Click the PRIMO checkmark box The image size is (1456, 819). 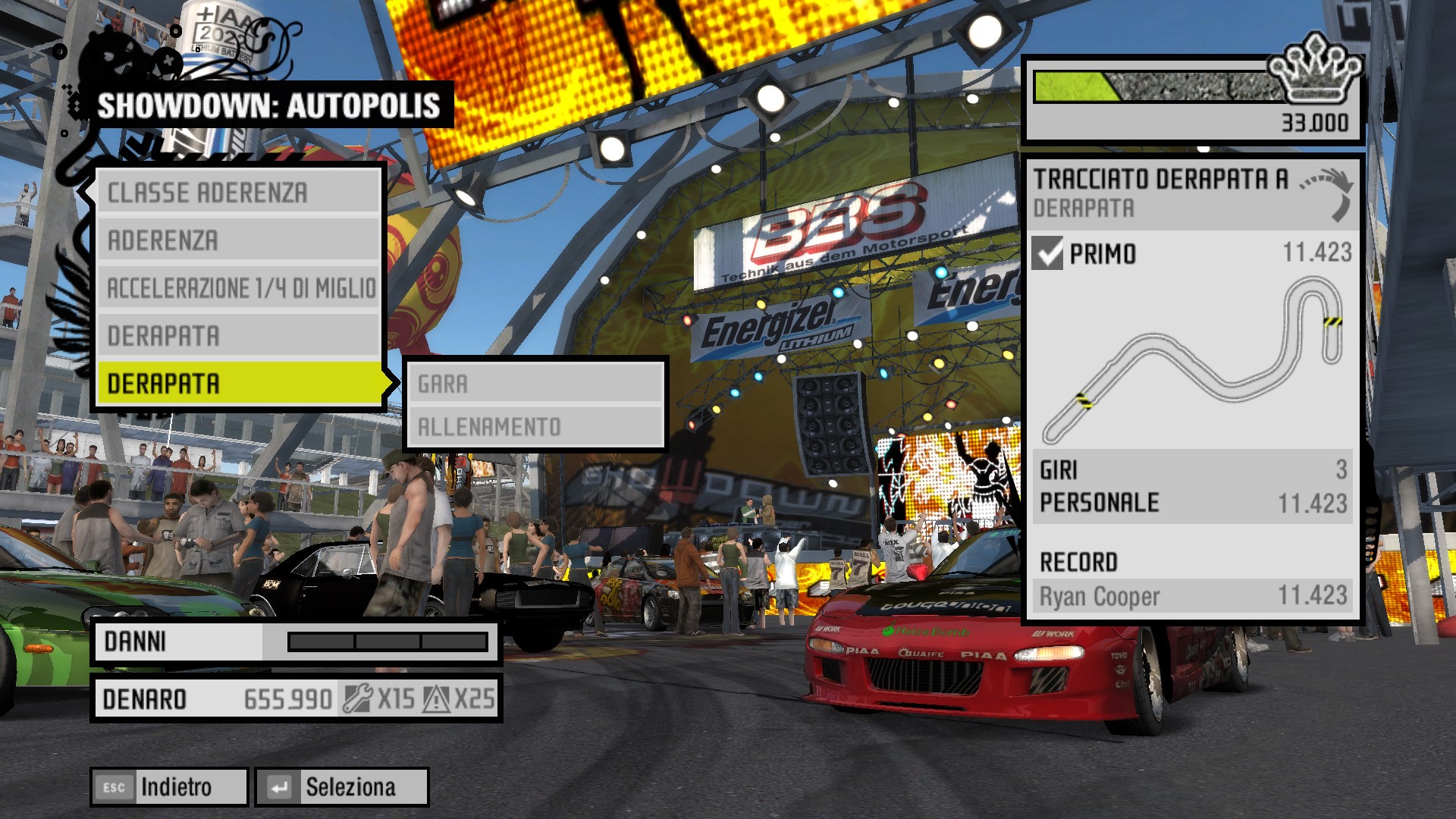[x=1047, y=253]
